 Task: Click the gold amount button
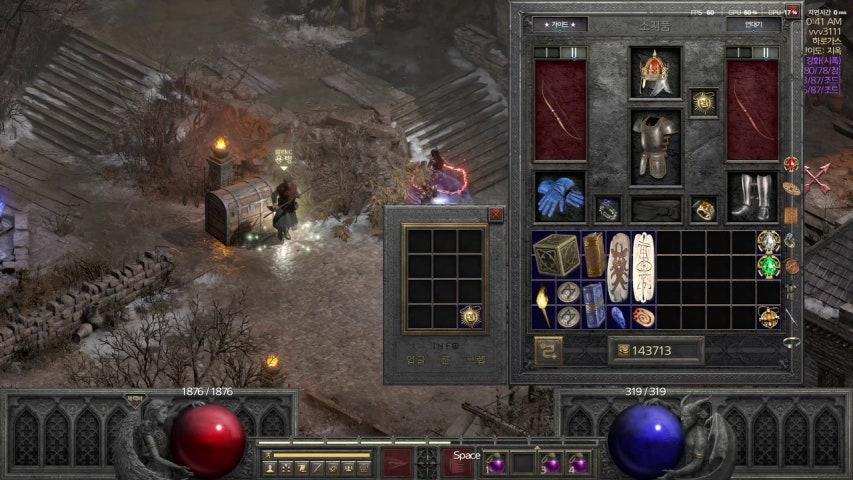656,351
